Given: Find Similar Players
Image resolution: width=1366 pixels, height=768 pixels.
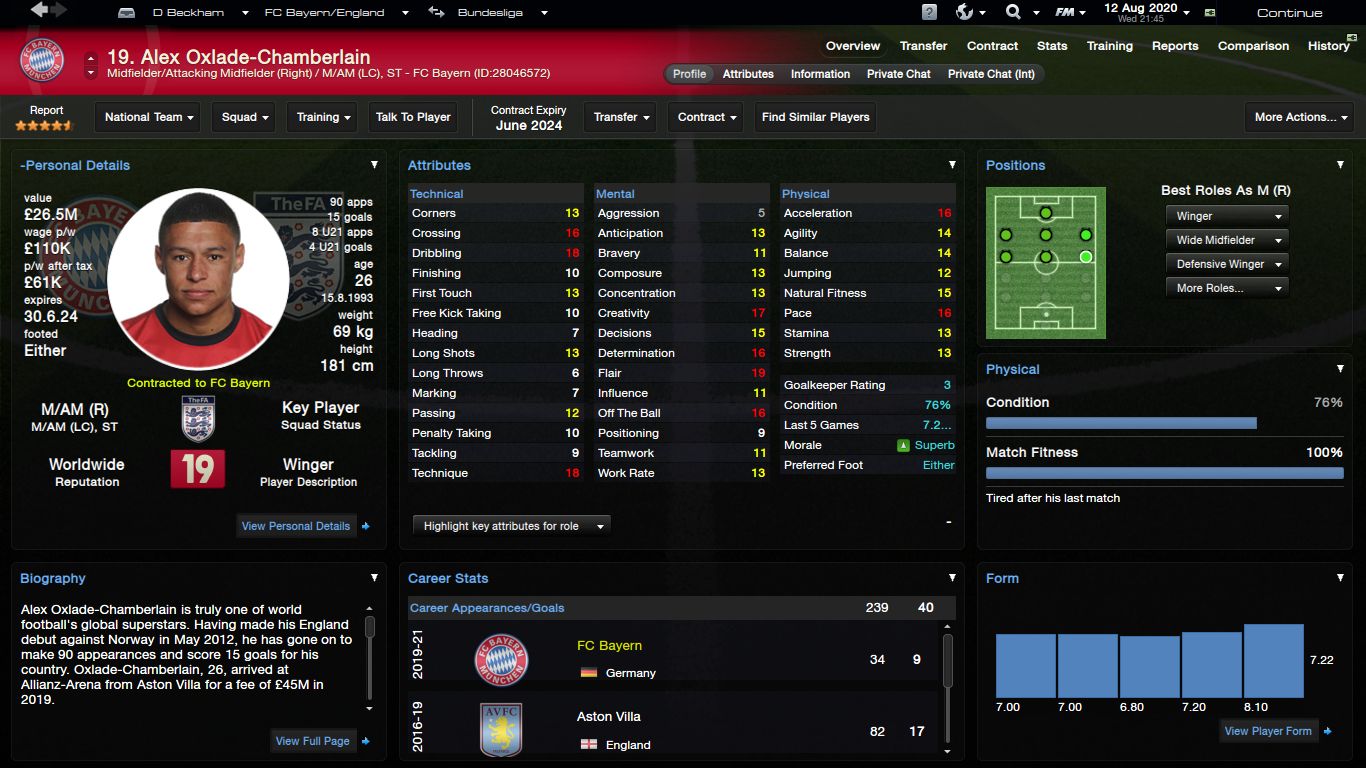Looking at the screenshot, I should click(x=815, y=117).
